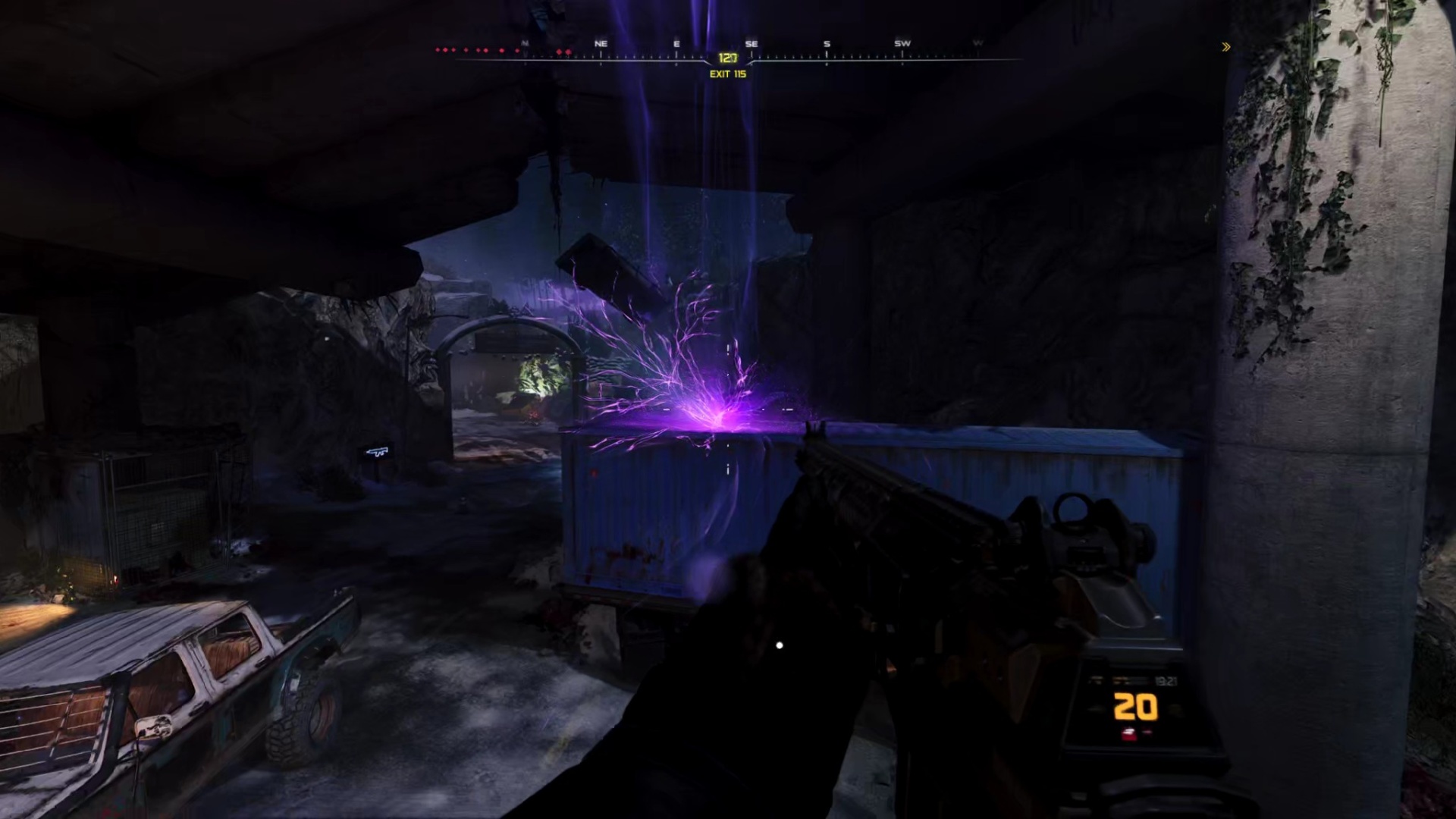The width and height of the screenshot is (1456, 819).
Task: Click the SE compass heading label
Action: coord(752,44)
